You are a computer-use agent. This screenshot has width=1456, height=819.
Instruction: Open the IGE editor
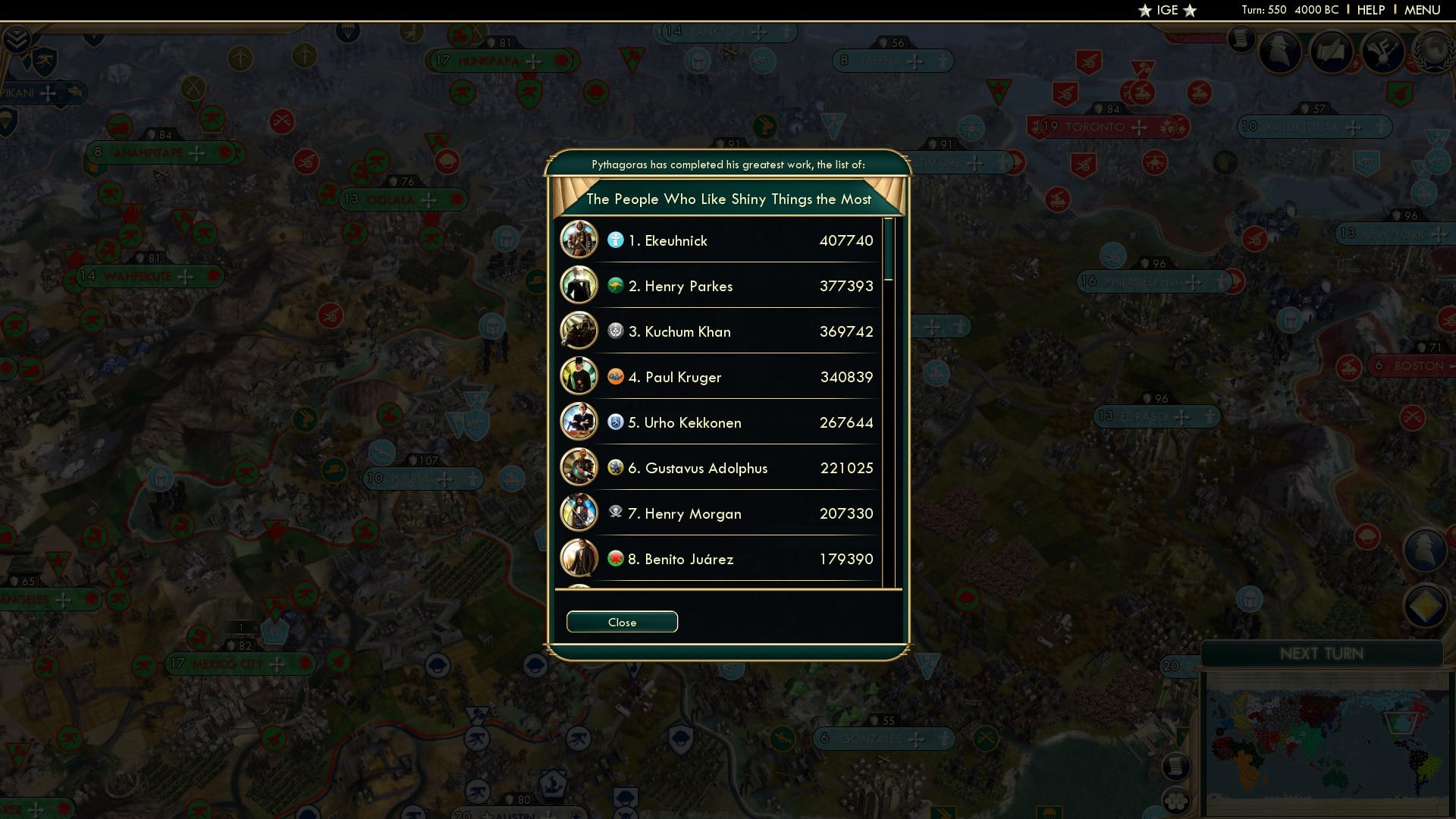[x=1167, y=10]
